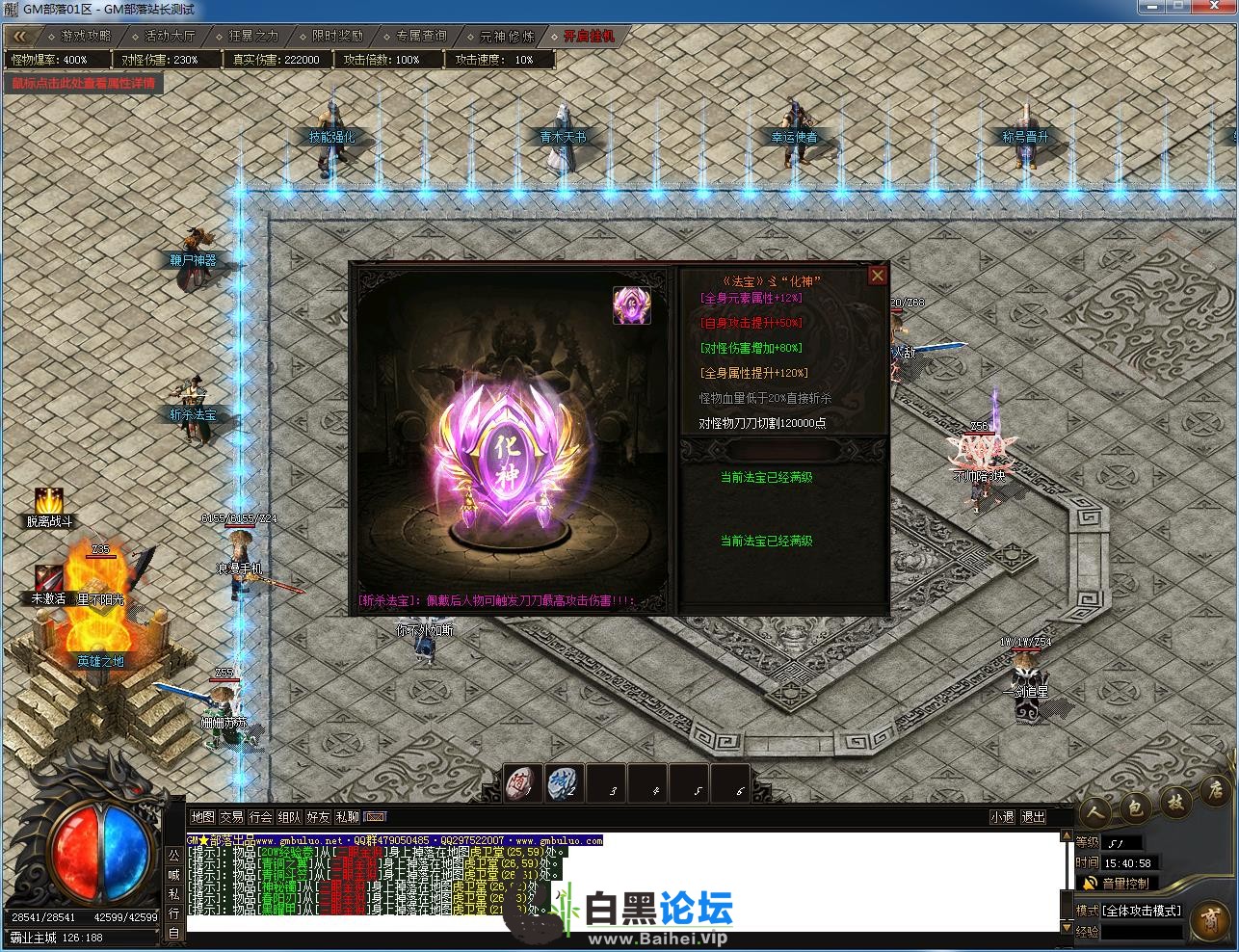This screenshot has height=952, width=1239.
Task: Click the 退出 exit button
Action: tap(1033, 817)
